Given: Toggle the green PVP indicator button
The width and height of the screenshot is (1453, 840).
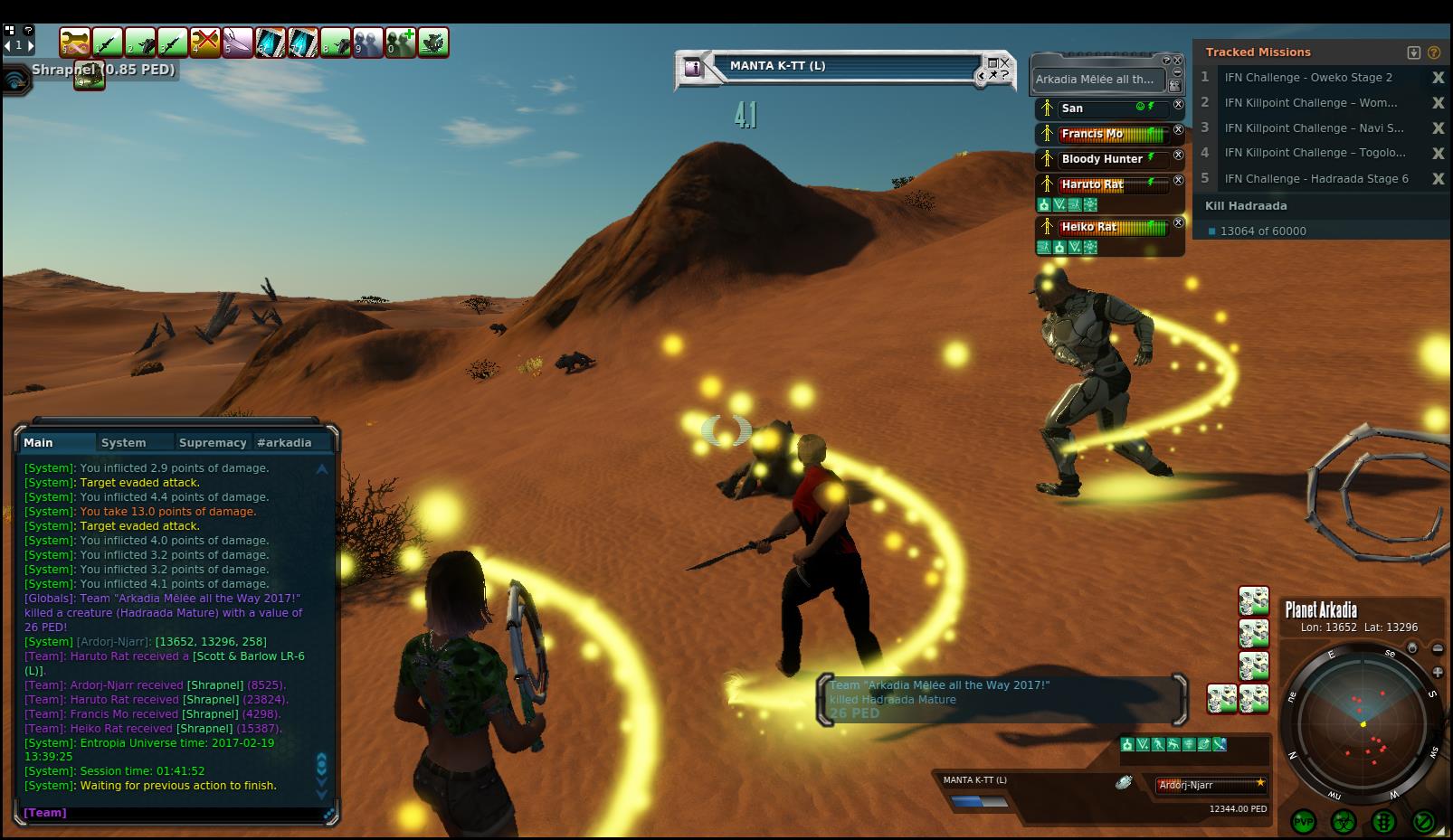Looking at the screenshot, I should coord(1303,821).
